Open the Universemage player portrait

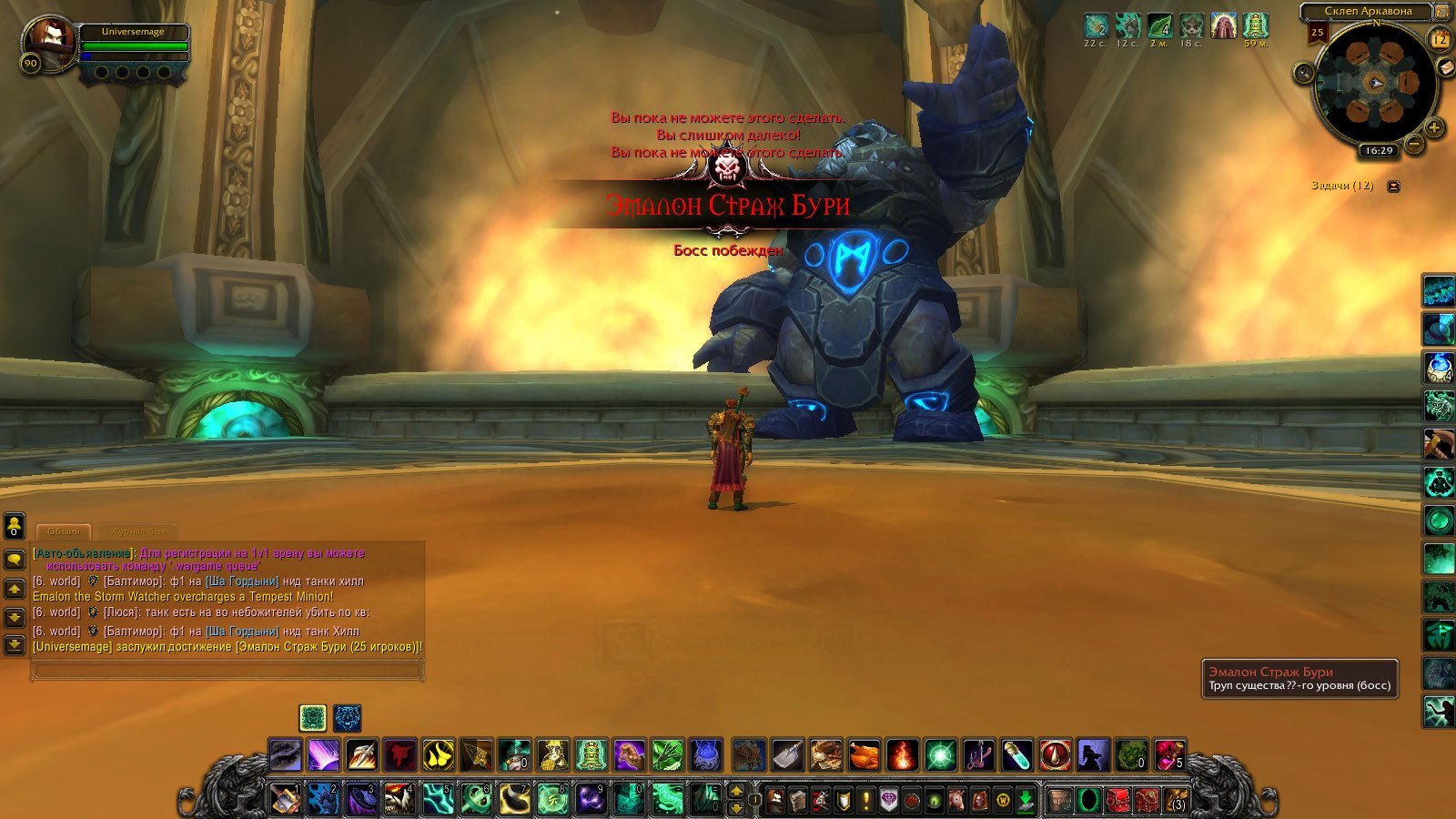pos(49,42)
